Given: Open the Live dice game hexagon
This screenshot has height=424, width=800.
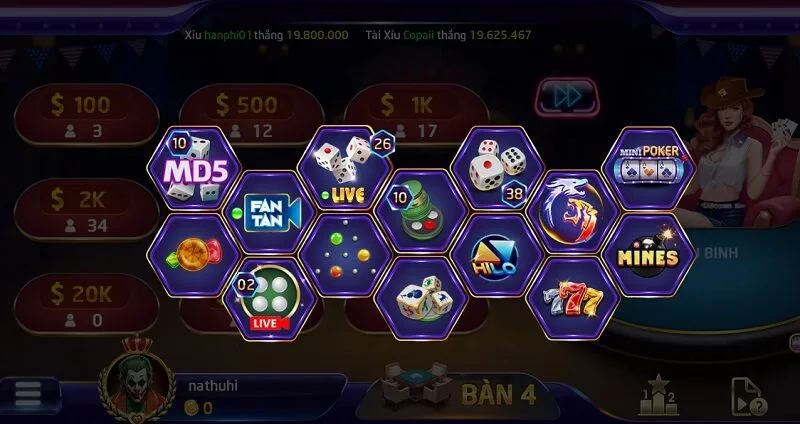Looking at the screenshot, I should click(x=343, y=167).
